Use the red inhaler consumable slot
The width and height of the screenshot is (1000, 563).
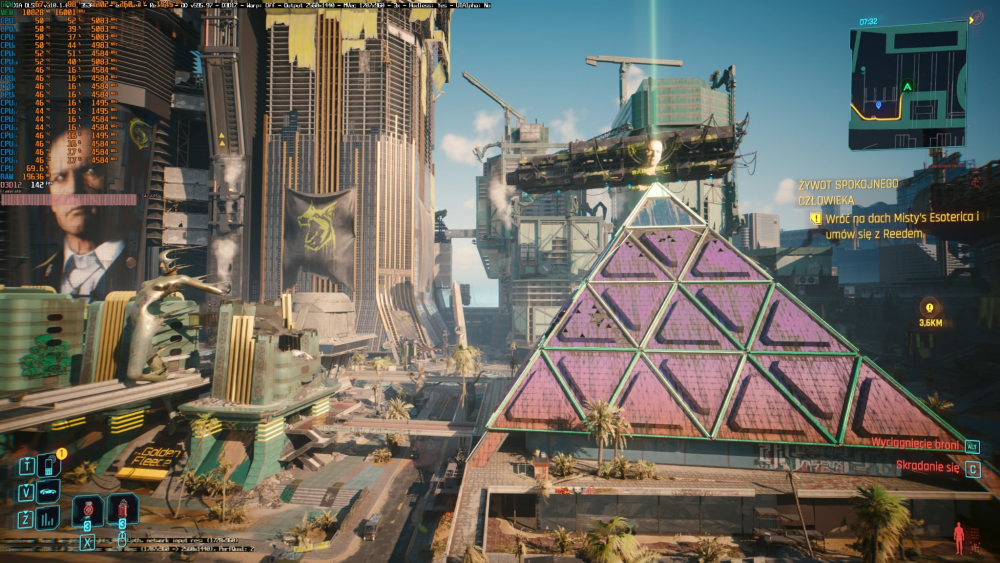click(87, 509)
